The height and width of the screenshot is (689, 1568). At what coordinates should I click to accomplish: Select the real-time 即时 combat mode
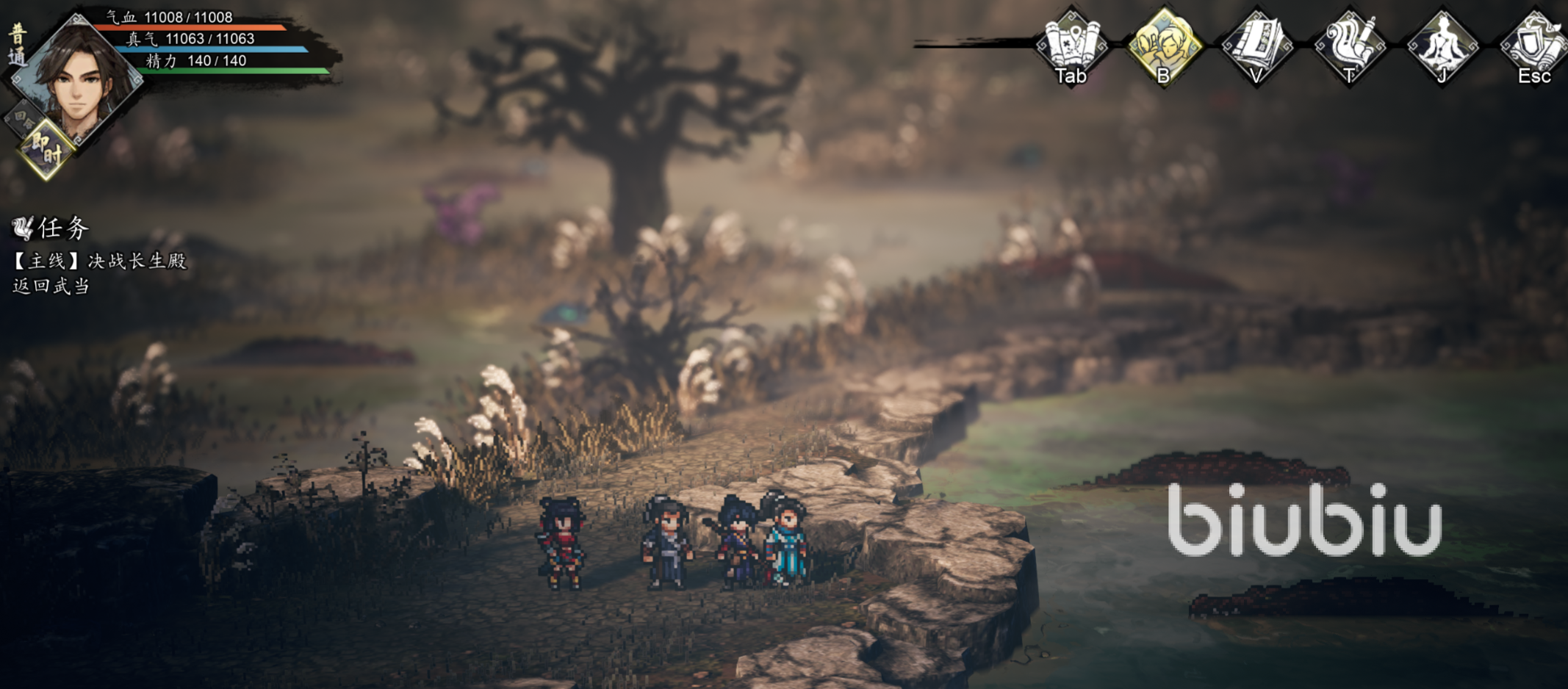click(x=46, y=151)
